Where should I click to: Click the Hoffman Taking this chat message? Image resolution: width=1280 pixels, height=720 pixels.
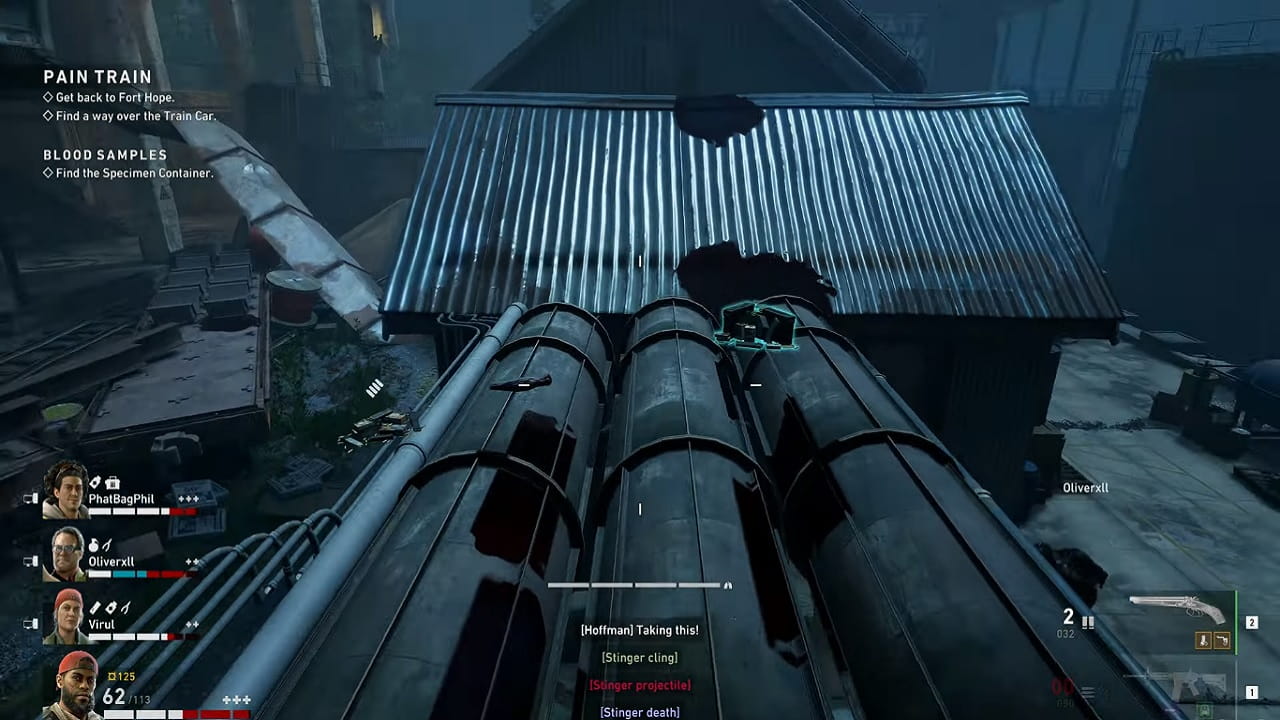[640, 630]
